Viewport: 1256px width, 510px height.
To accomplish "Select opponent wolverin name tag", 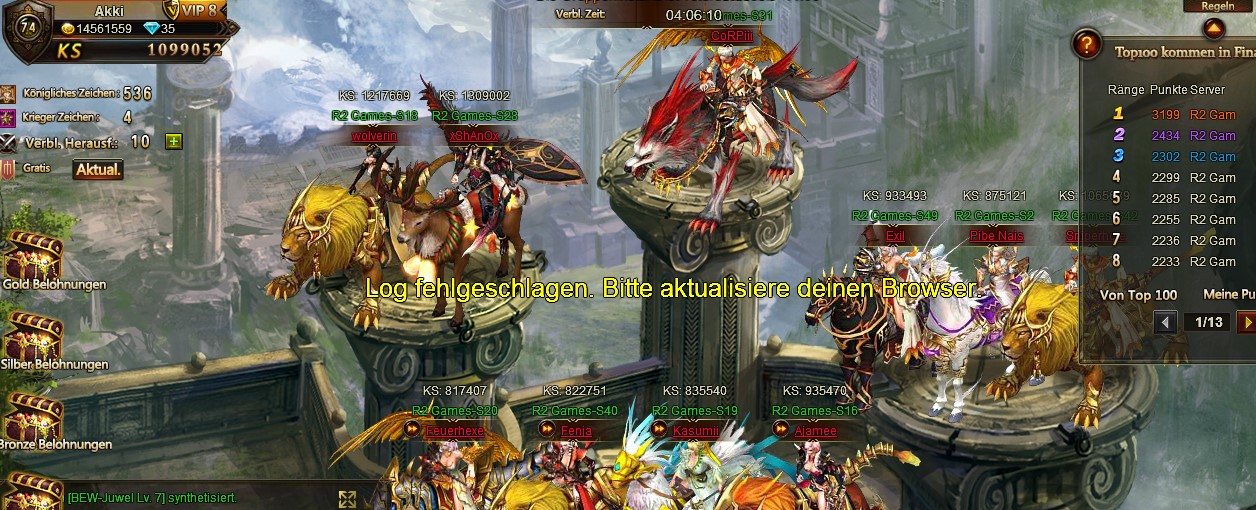I will (374, 135).
